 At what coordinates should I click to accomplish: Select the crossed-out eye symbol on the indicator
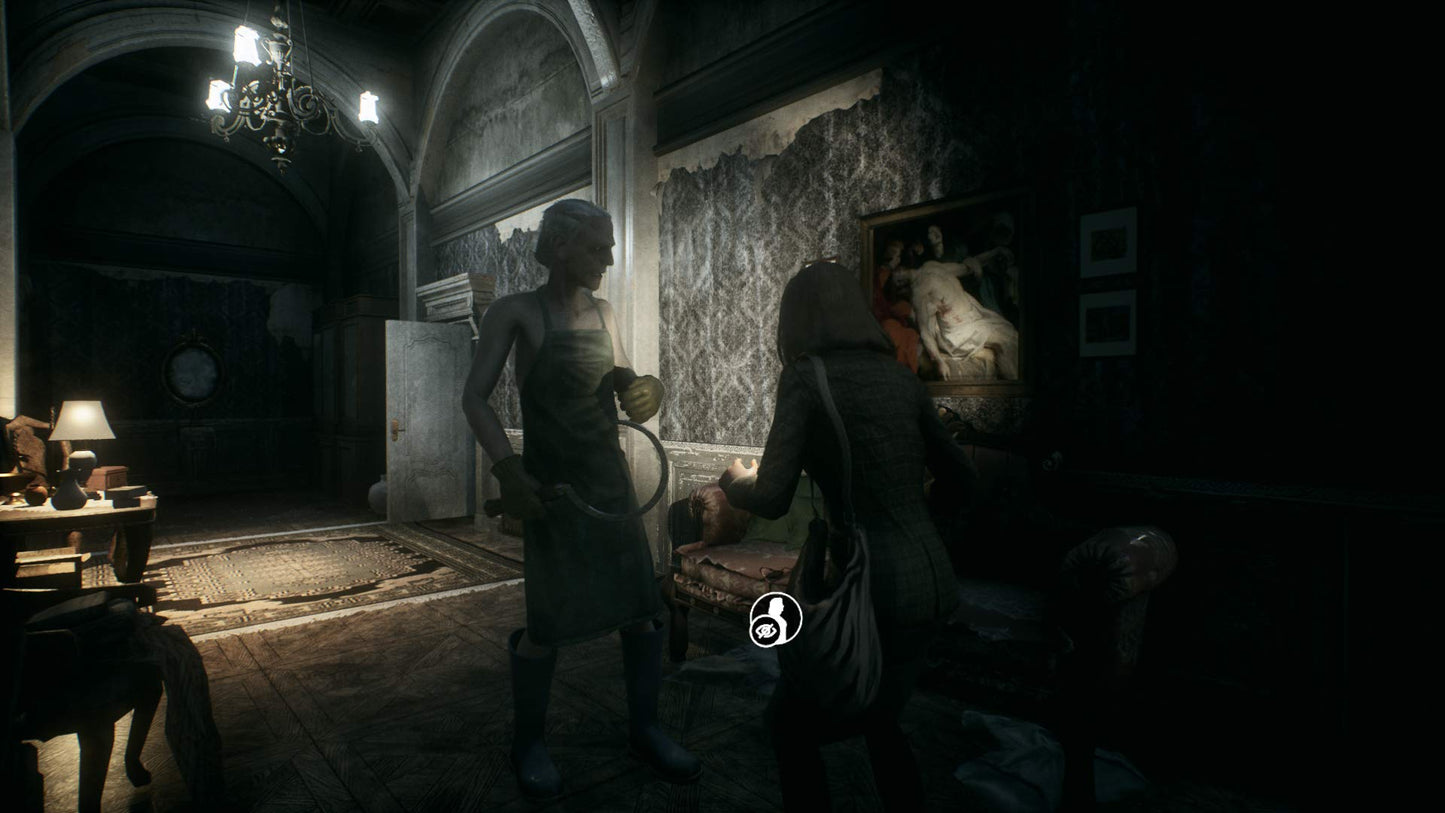point(765,630)
